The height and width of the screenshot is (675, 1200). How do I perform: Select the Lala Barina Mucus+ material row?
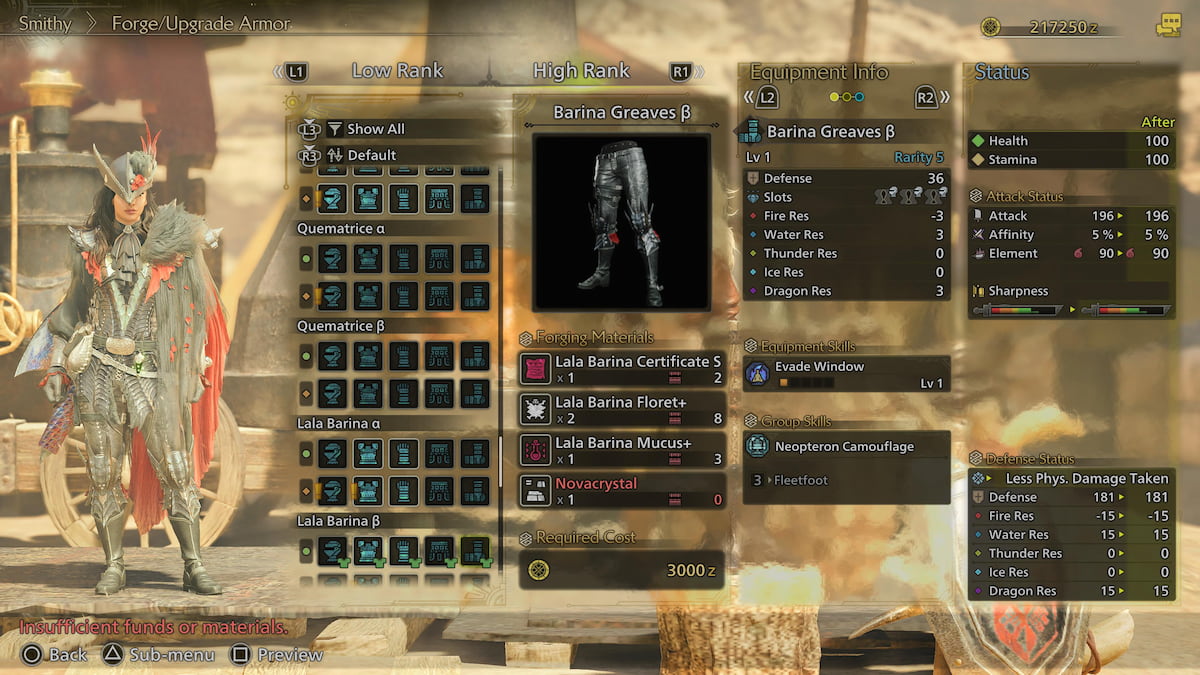click(x=622, y=450)
